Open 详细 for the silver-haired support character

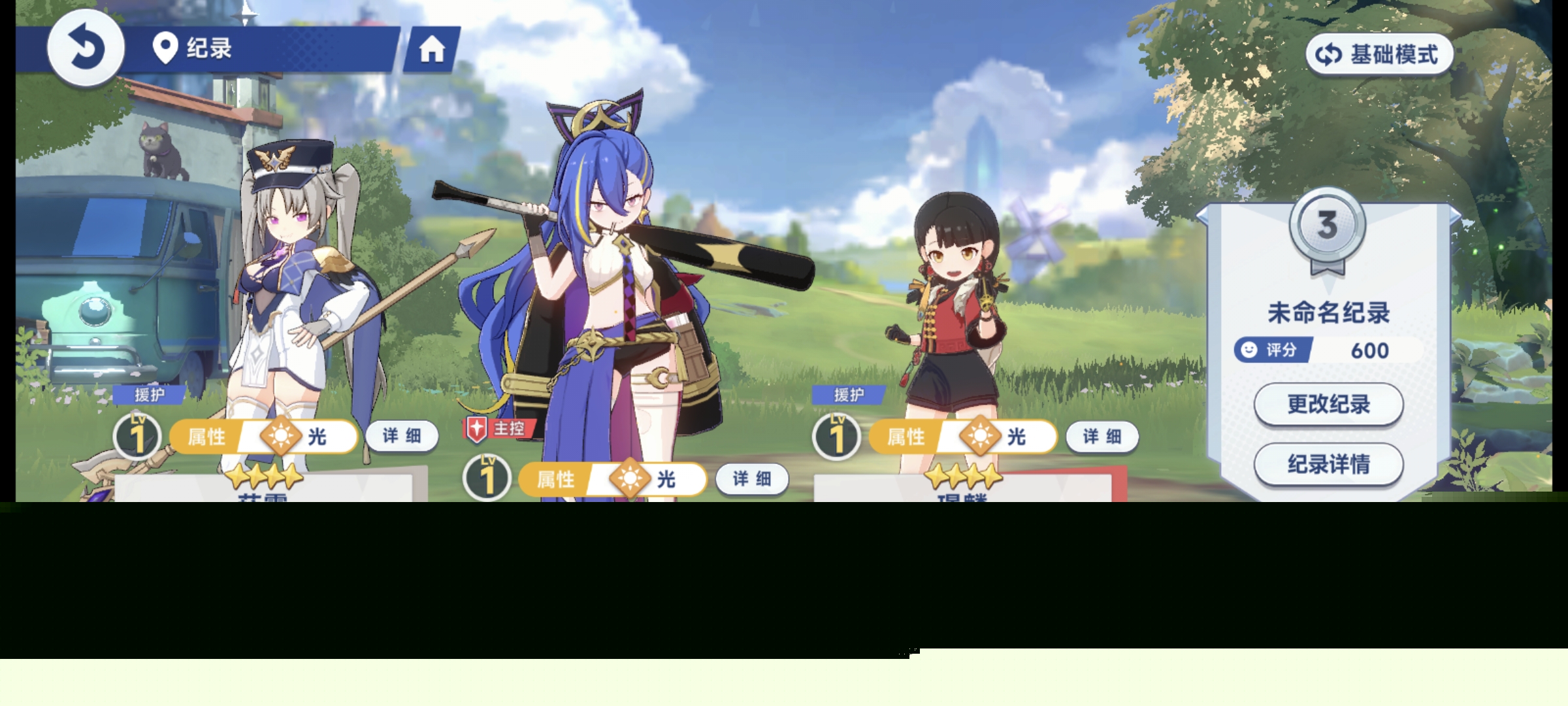click(x=401, y=436)
